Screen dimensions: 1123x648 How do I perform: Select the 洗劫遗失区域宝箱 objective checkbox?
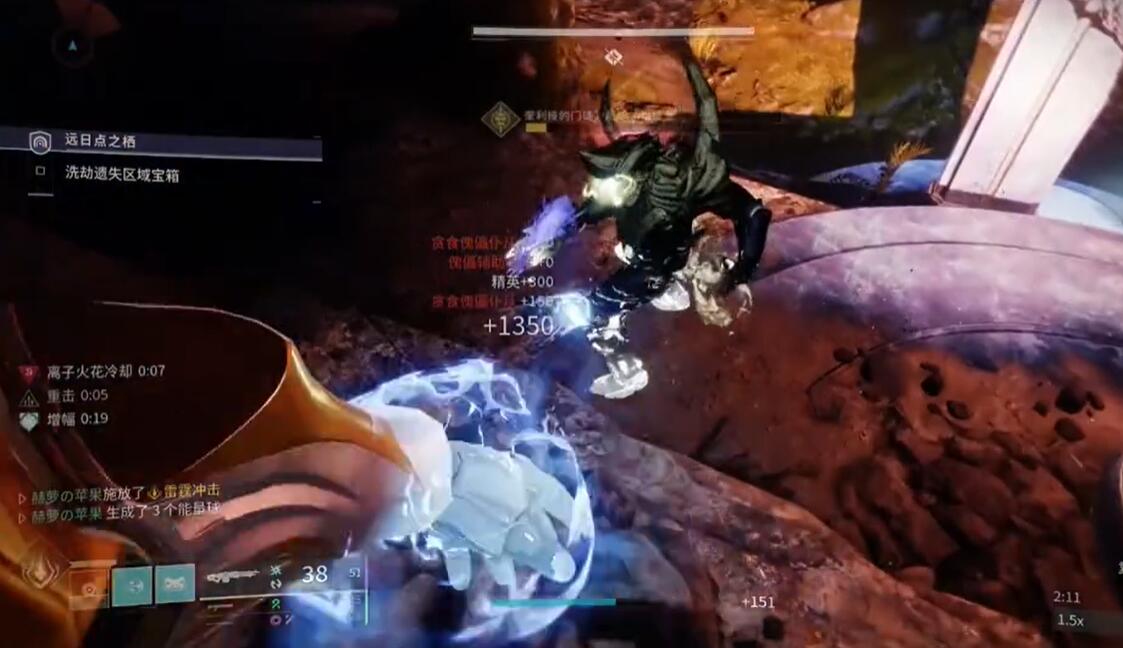click(40, 171)
